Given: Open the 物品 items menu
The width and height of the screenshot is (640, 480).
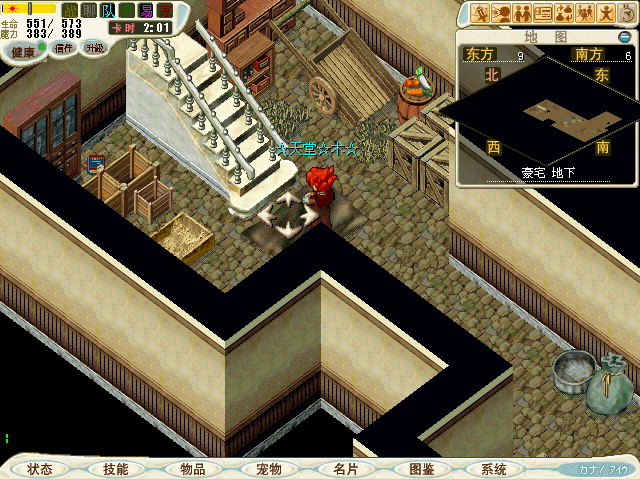Looking at the screenshot, I should click(193, 469).
